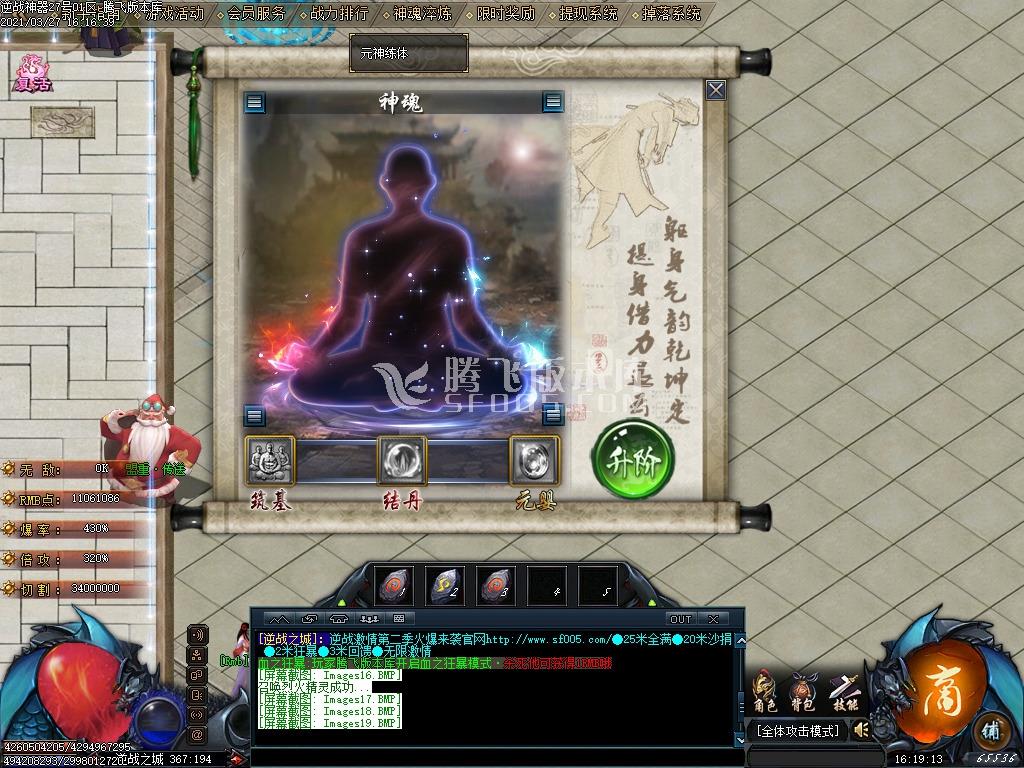Select the 结丹 stage icon
1024x768 pixels.
pos(402,461)
